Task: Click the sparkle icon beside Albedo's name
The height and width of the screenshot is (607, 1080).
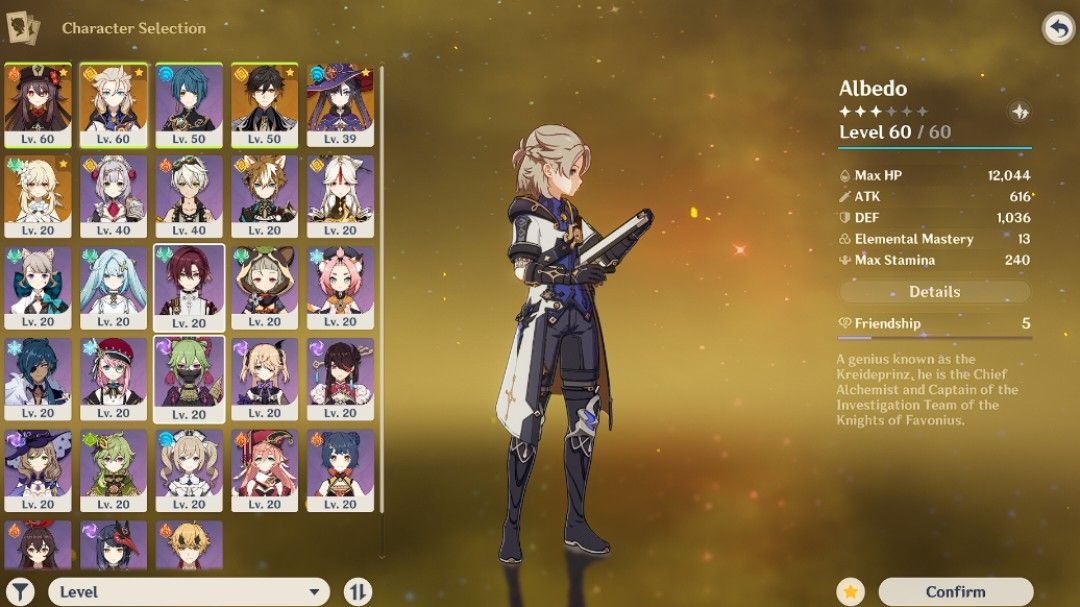Action: coord(1018,112)
